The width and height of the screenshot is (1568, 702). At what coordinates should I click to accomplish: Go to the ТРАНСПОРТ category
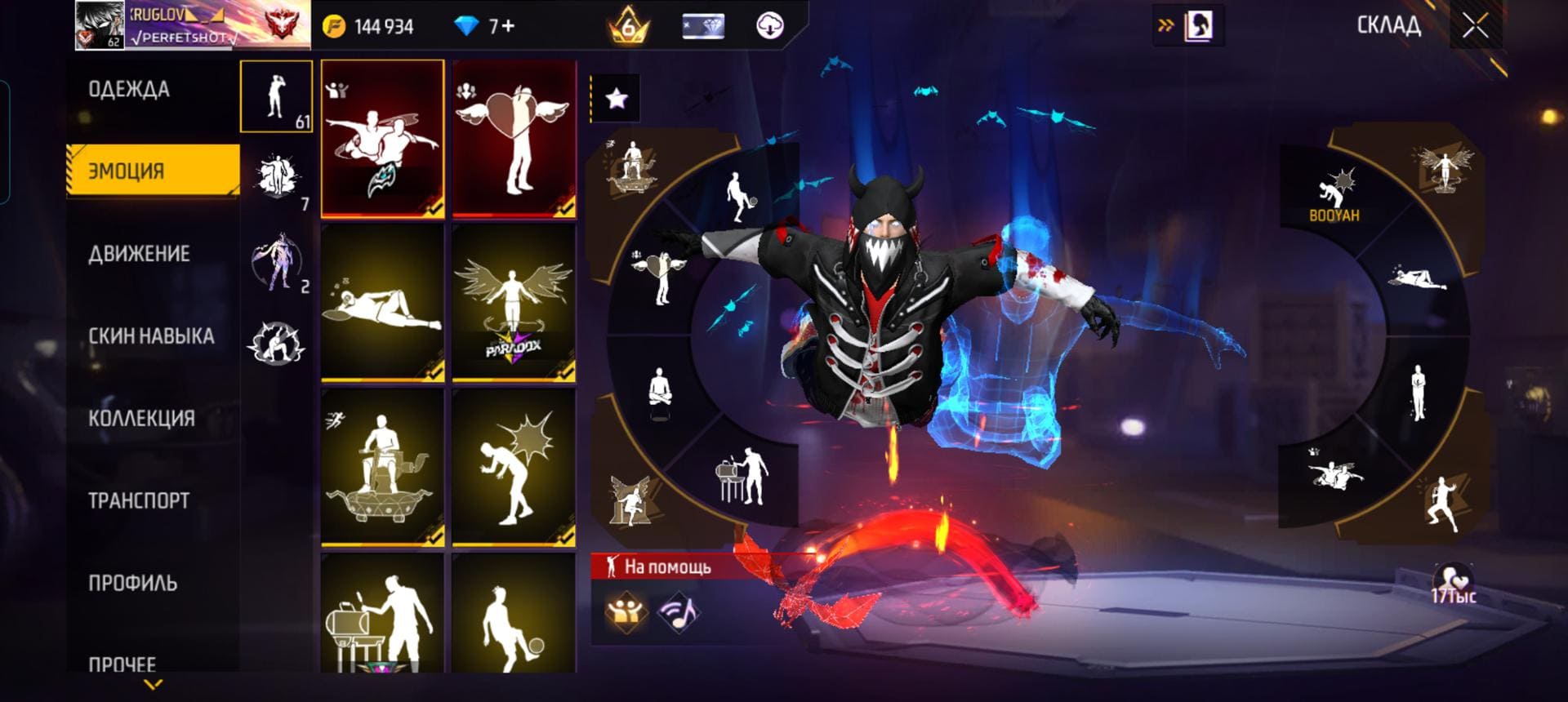[139, 501]
